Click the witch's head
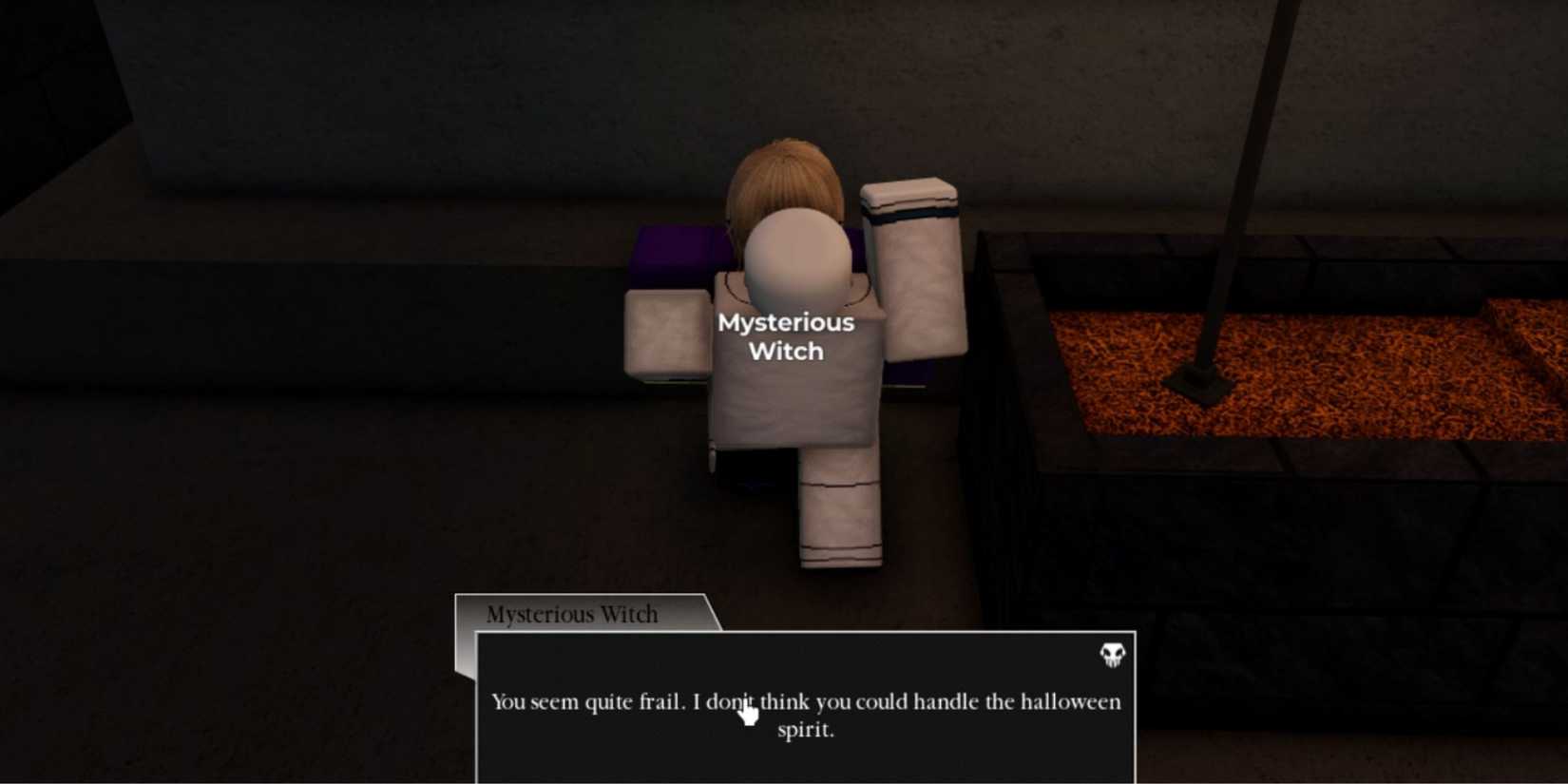This screenshot has height=784, width=1568. 798,257
